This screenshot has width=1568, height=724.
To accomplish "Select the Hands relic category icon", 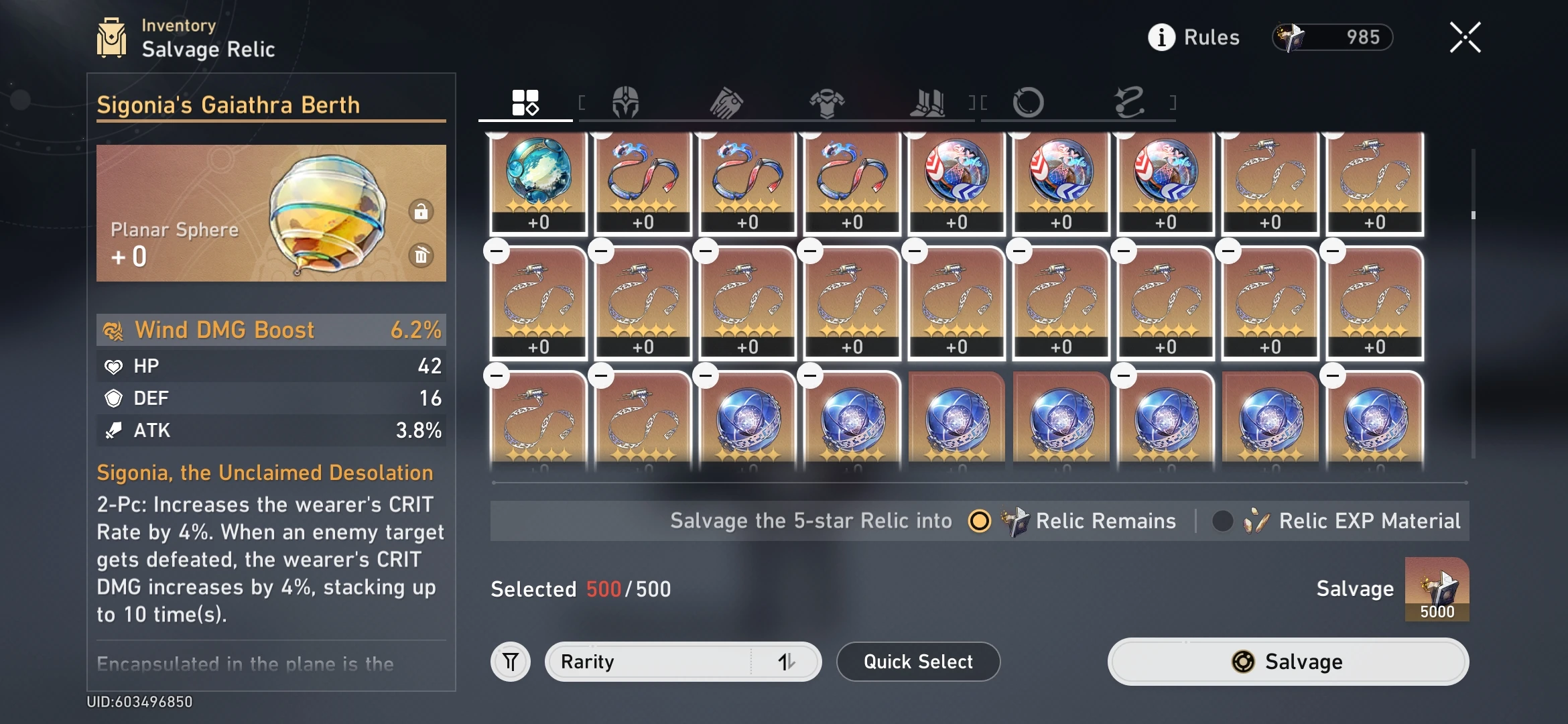I will pyautogui.click(x=727, y=102).
